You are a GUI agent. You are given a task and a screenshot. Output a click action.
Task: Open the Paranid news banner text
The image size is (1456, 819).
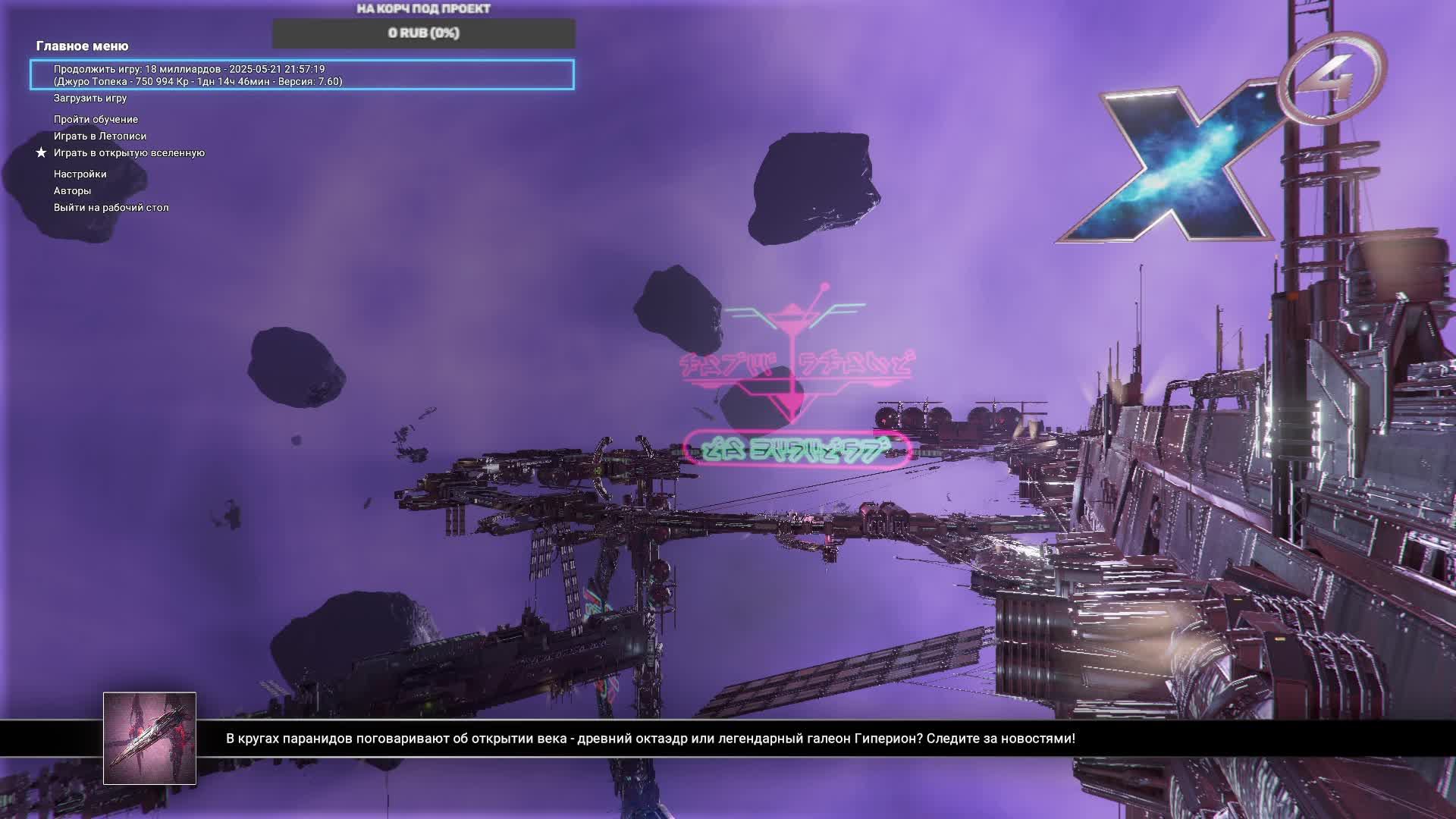click(650, 739)
